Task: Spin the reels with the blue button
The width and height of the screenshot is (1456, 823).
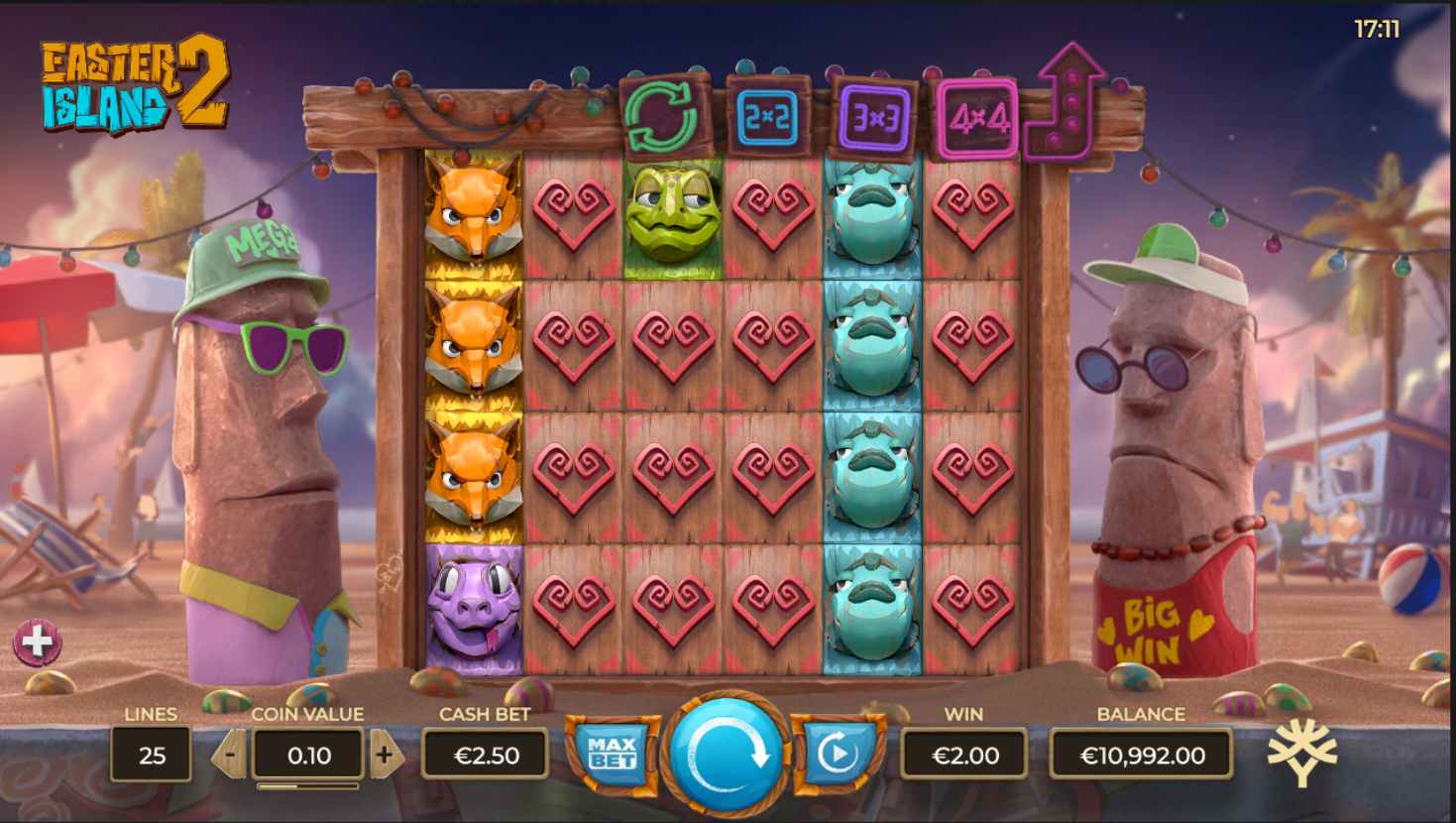Action: [727, 755]
